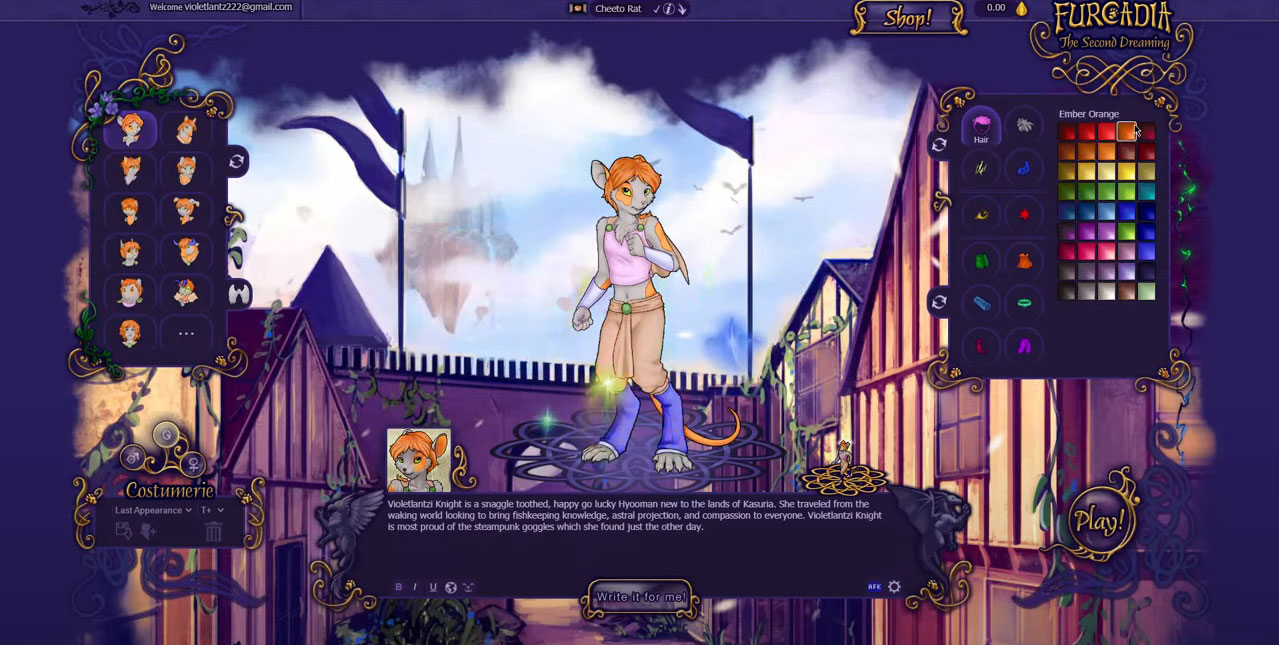Choose the teal swatch in the green row
Viewport: 1279px width, 645px height.
(1146, 191)
